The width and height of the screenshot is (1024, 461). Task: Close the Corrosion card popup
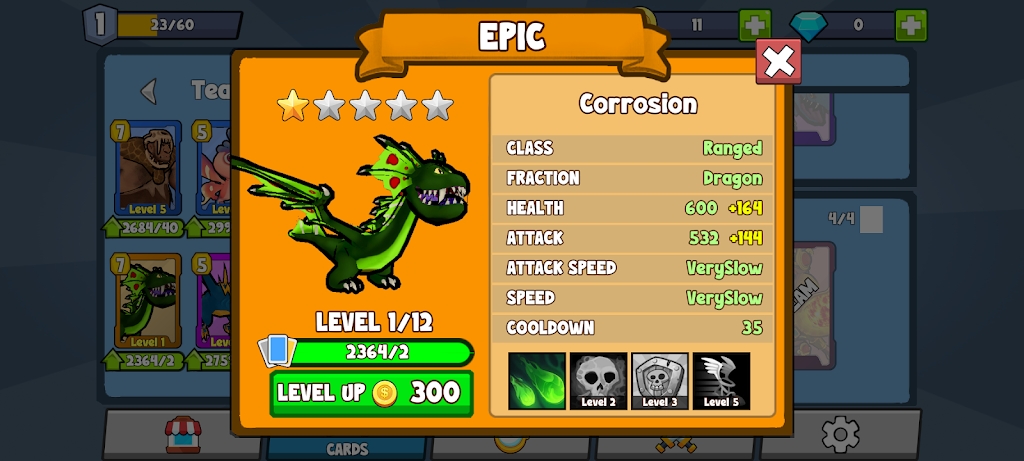pyautogui.click(x=778, y=62)
